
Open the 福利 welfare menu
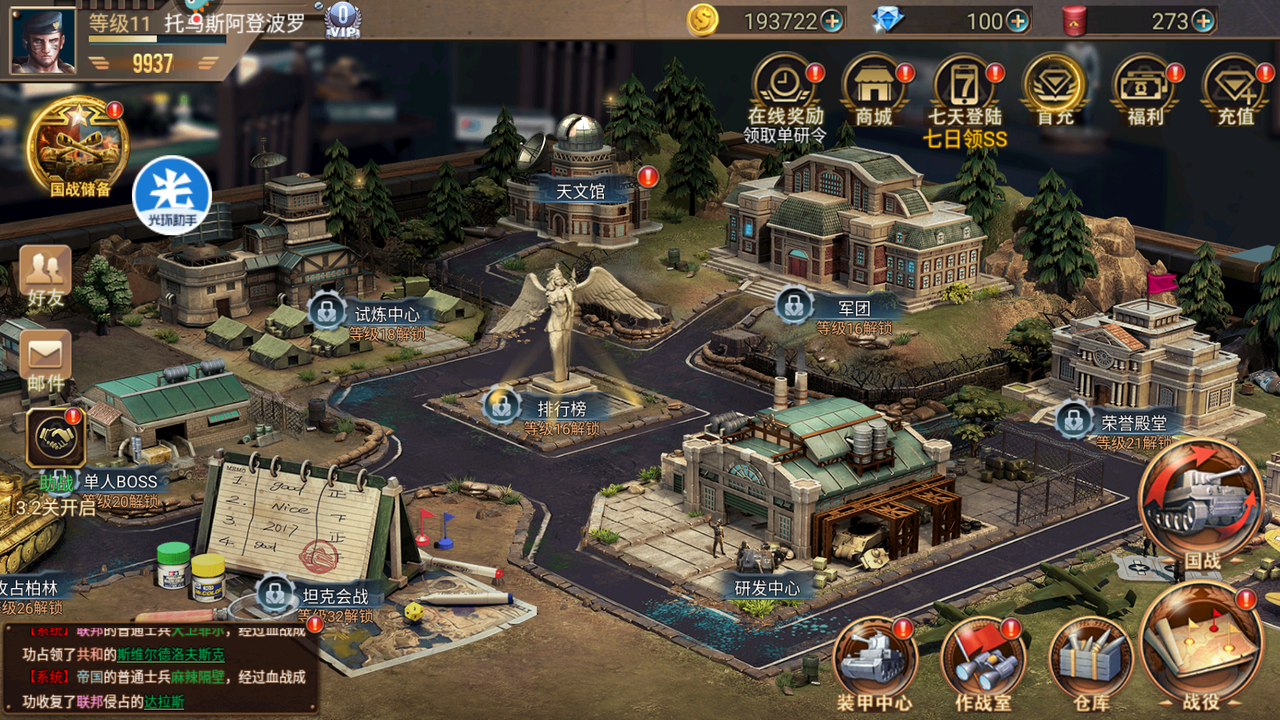click(1145, 86)
